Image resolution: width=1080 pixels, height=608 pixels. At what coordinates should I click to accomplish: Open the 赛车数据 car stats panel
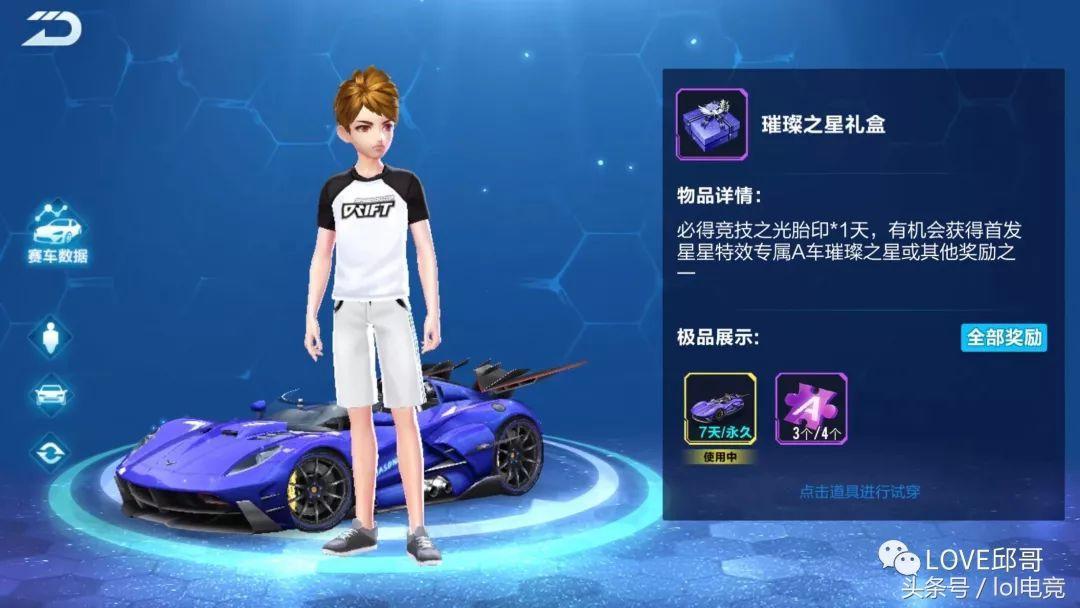click(x=57, y=232)
